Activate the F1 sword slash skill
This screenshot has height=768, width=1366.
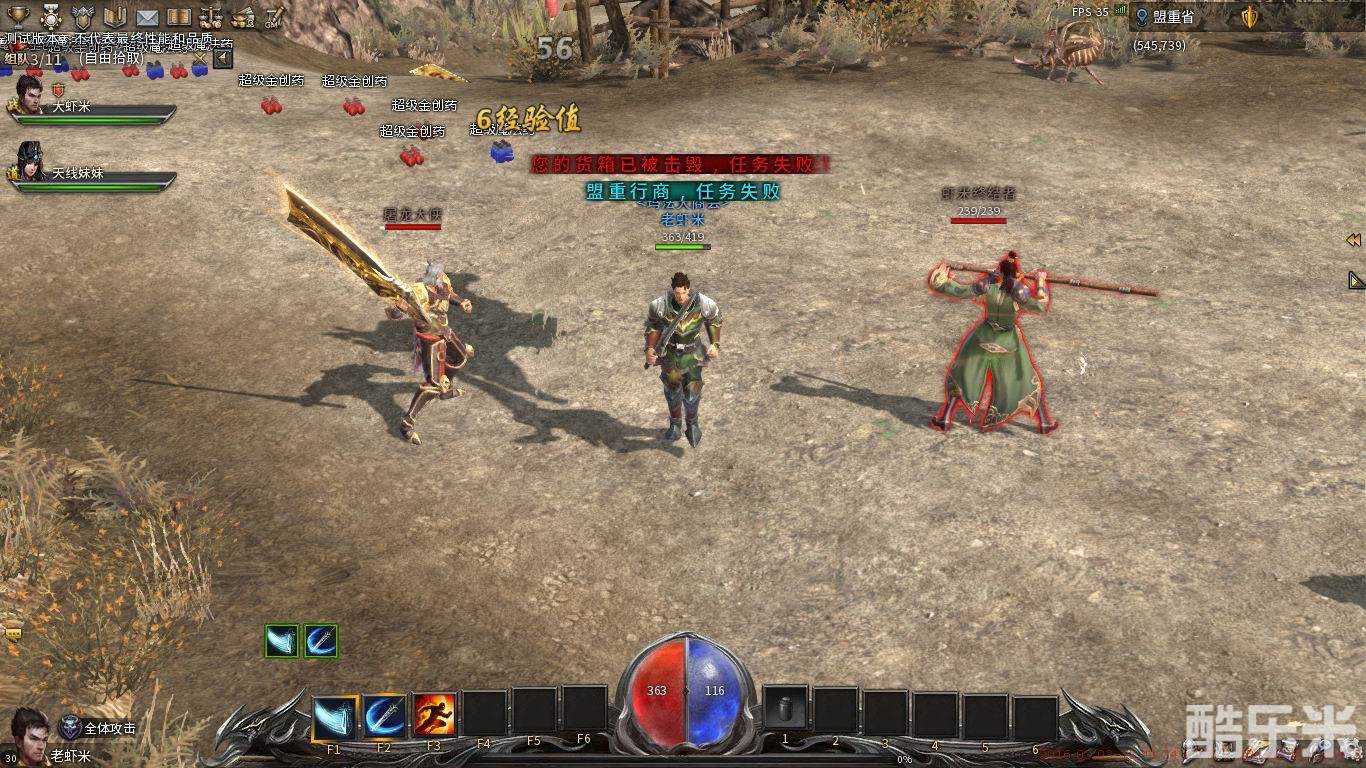tap(334, 716)
